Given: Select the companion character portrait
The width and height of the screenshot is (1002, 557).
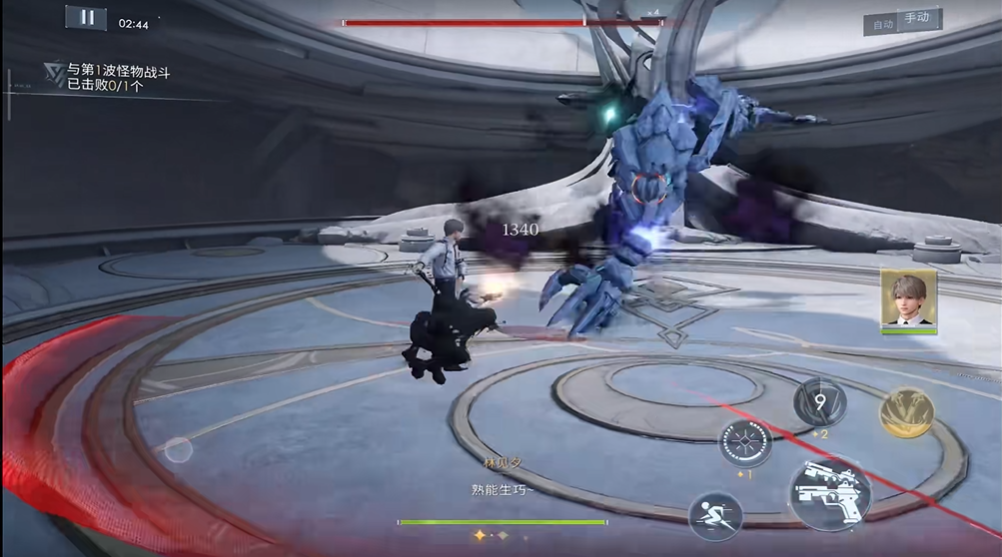Looking at the screenshot, I should [908, 298].
